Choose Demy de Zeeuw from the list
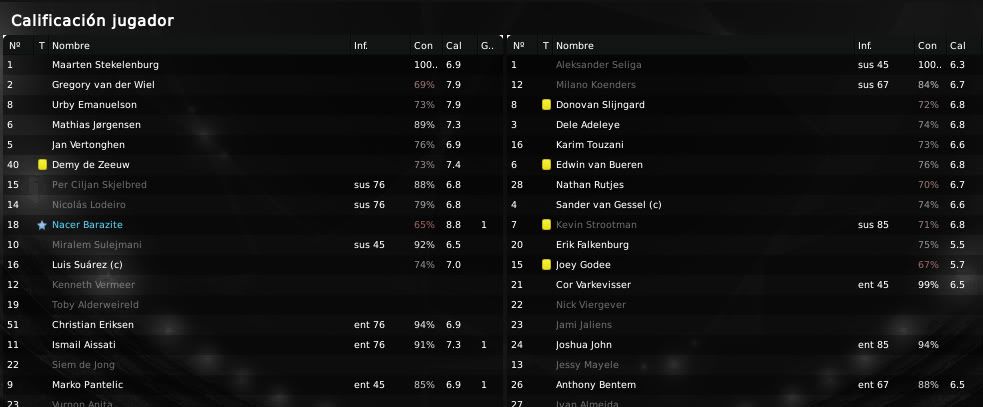 point(89,165)
